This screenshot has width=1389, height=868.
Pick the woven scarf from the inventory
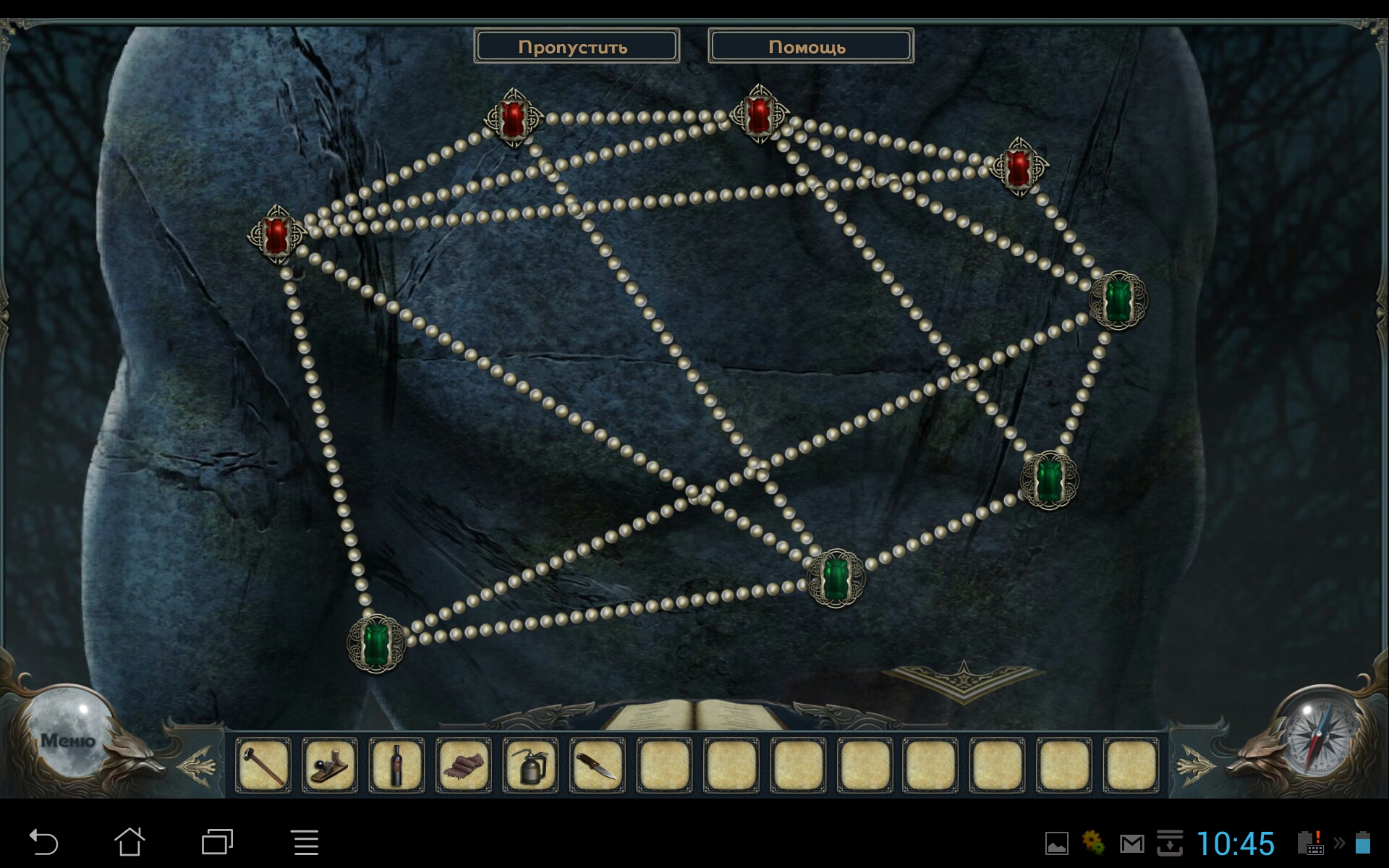(x=464, y=765)
